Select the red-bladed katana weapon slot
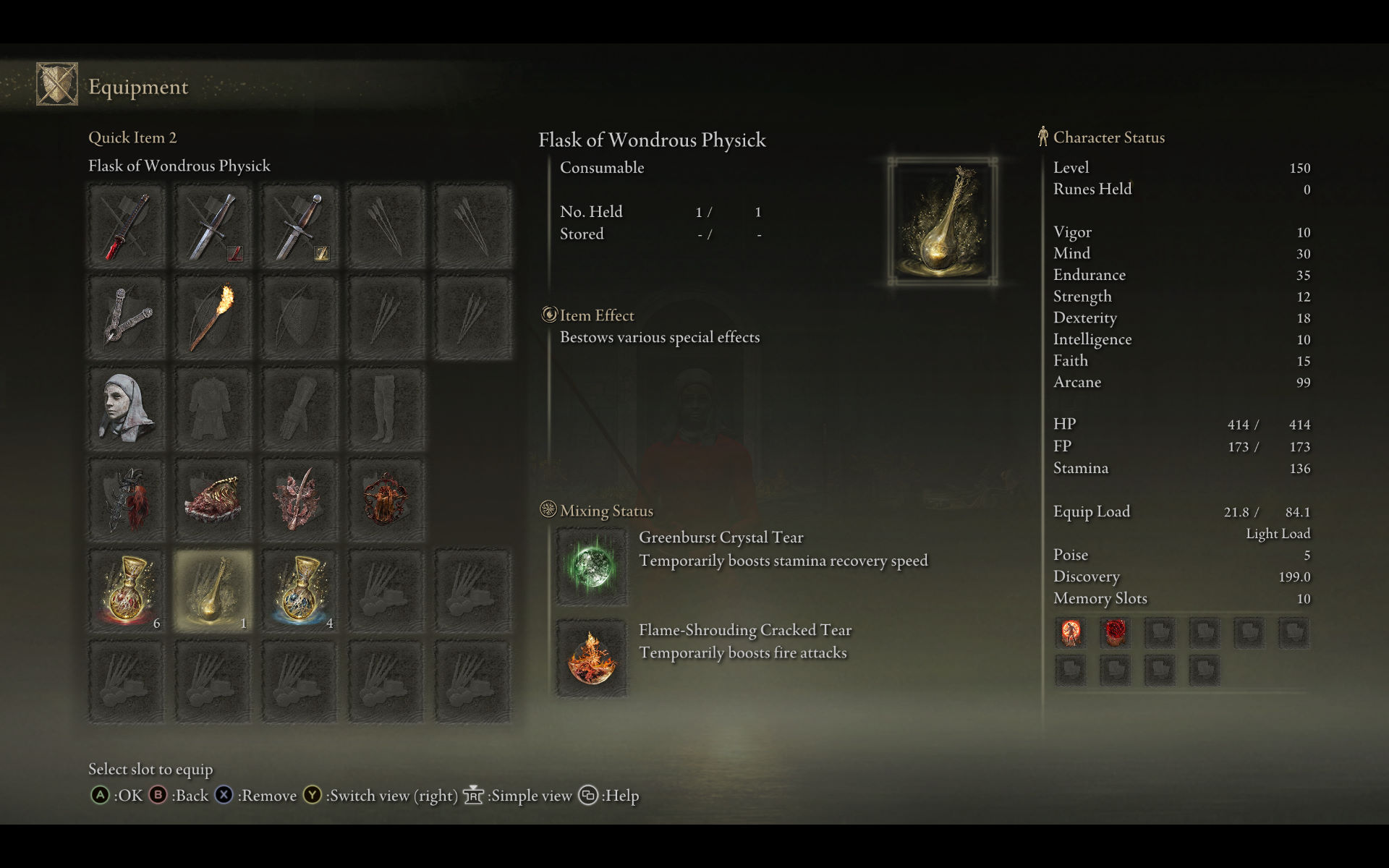1389x868 pixels. [x=127, y=227]
